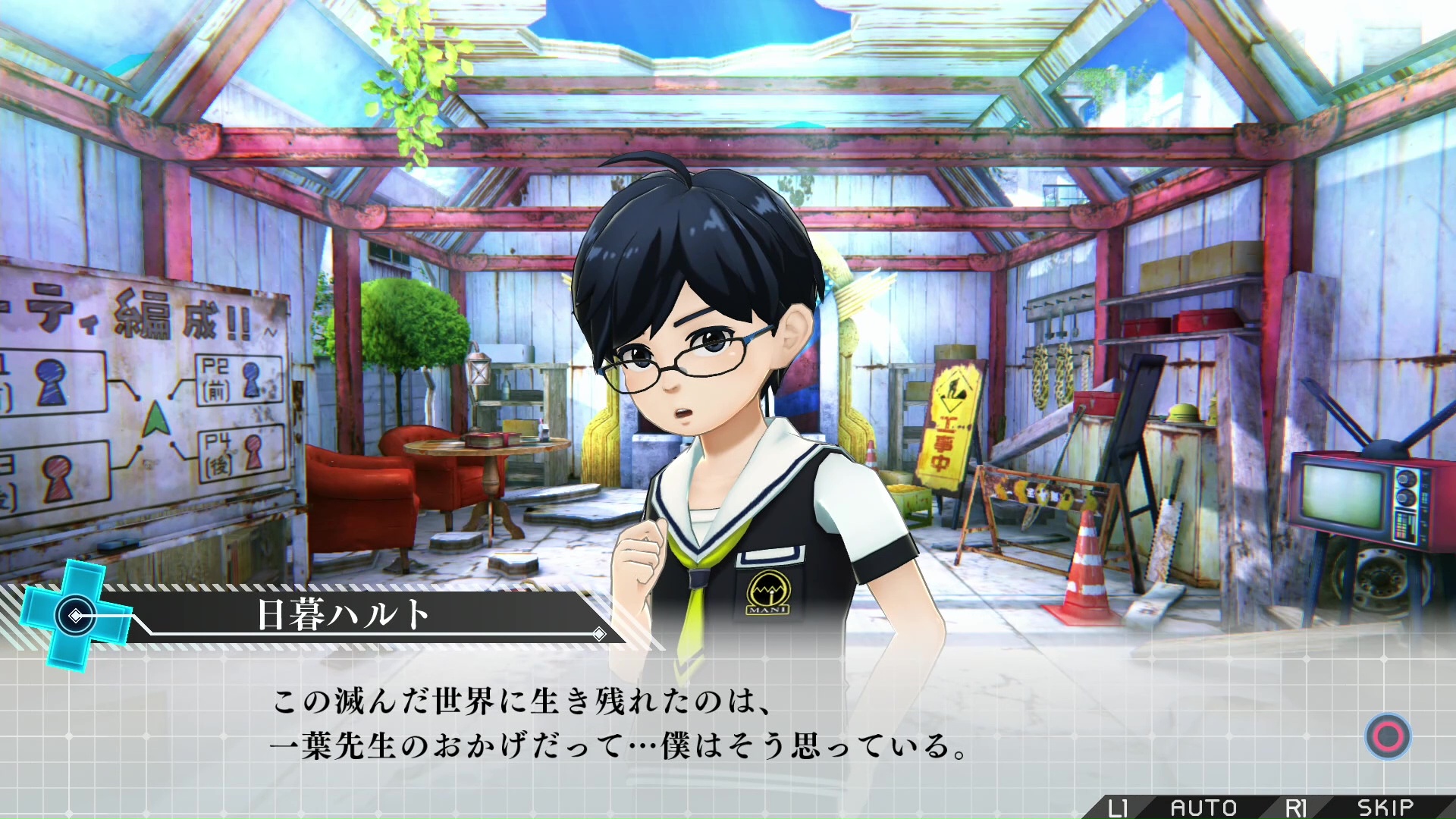
Task: Choose SKIP to fast-forward dialogue
Action: pyautogui.click(x=1385, y=808)
